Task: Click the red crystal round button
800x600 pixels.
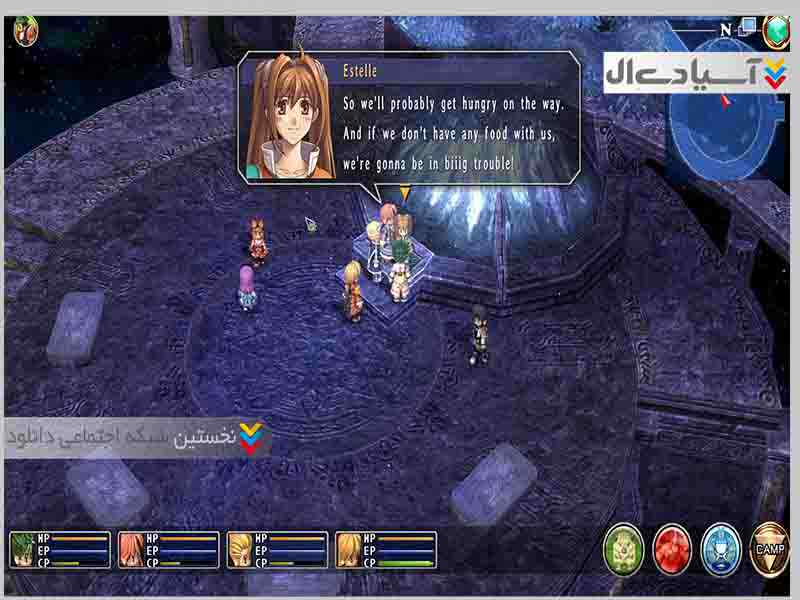Action: click(672, 548)
